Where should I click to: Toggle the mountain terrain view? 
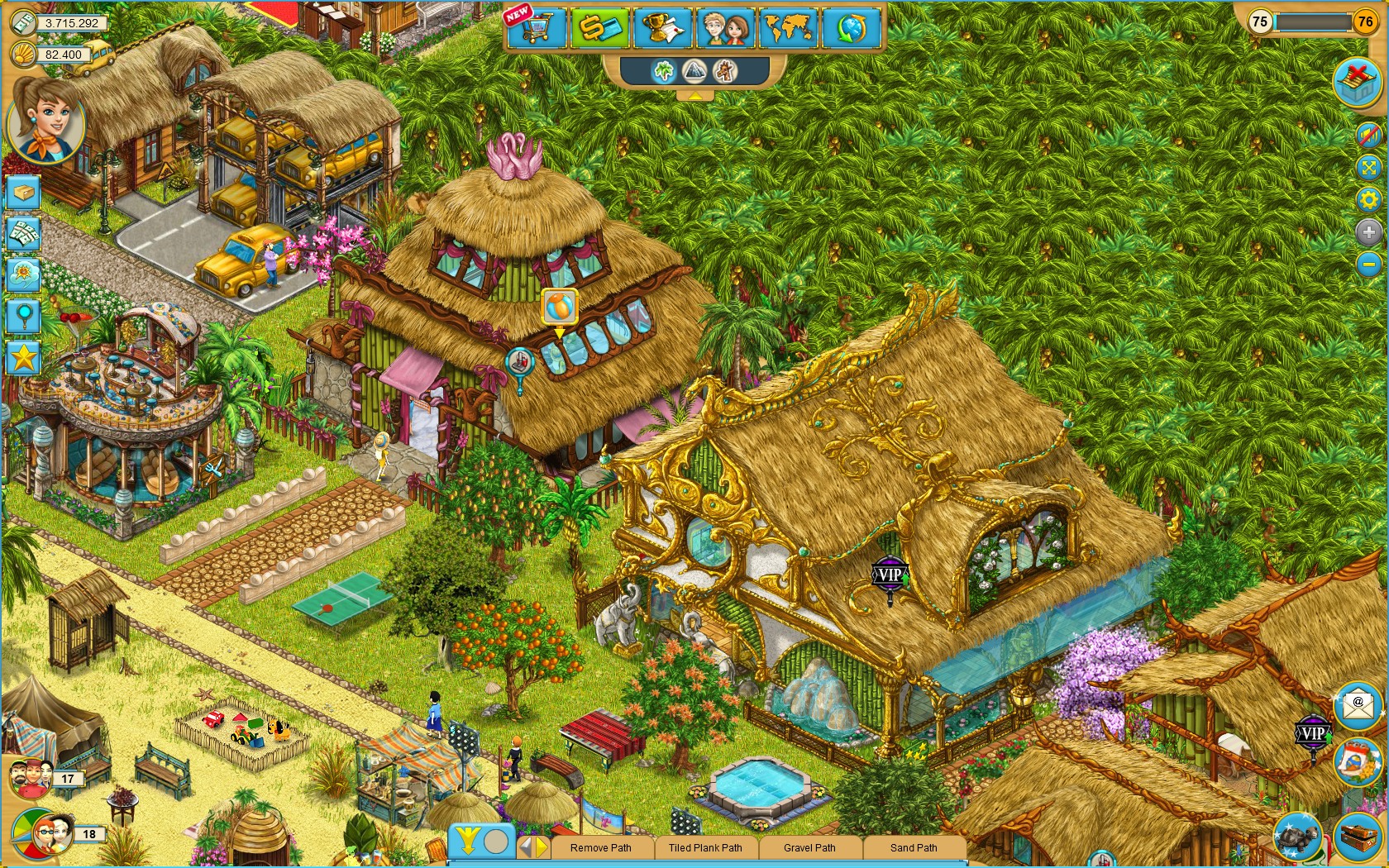click(695, 72)
